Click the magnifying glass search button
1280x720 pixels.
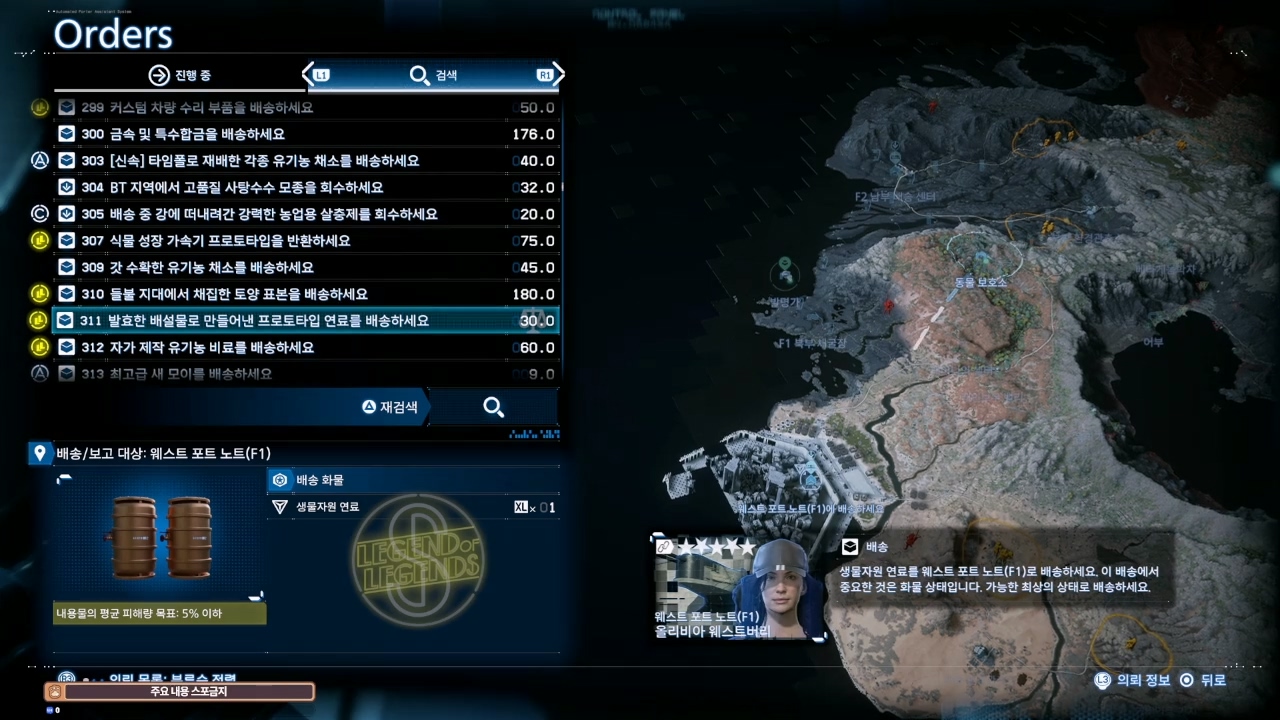(x=493, y=407)
